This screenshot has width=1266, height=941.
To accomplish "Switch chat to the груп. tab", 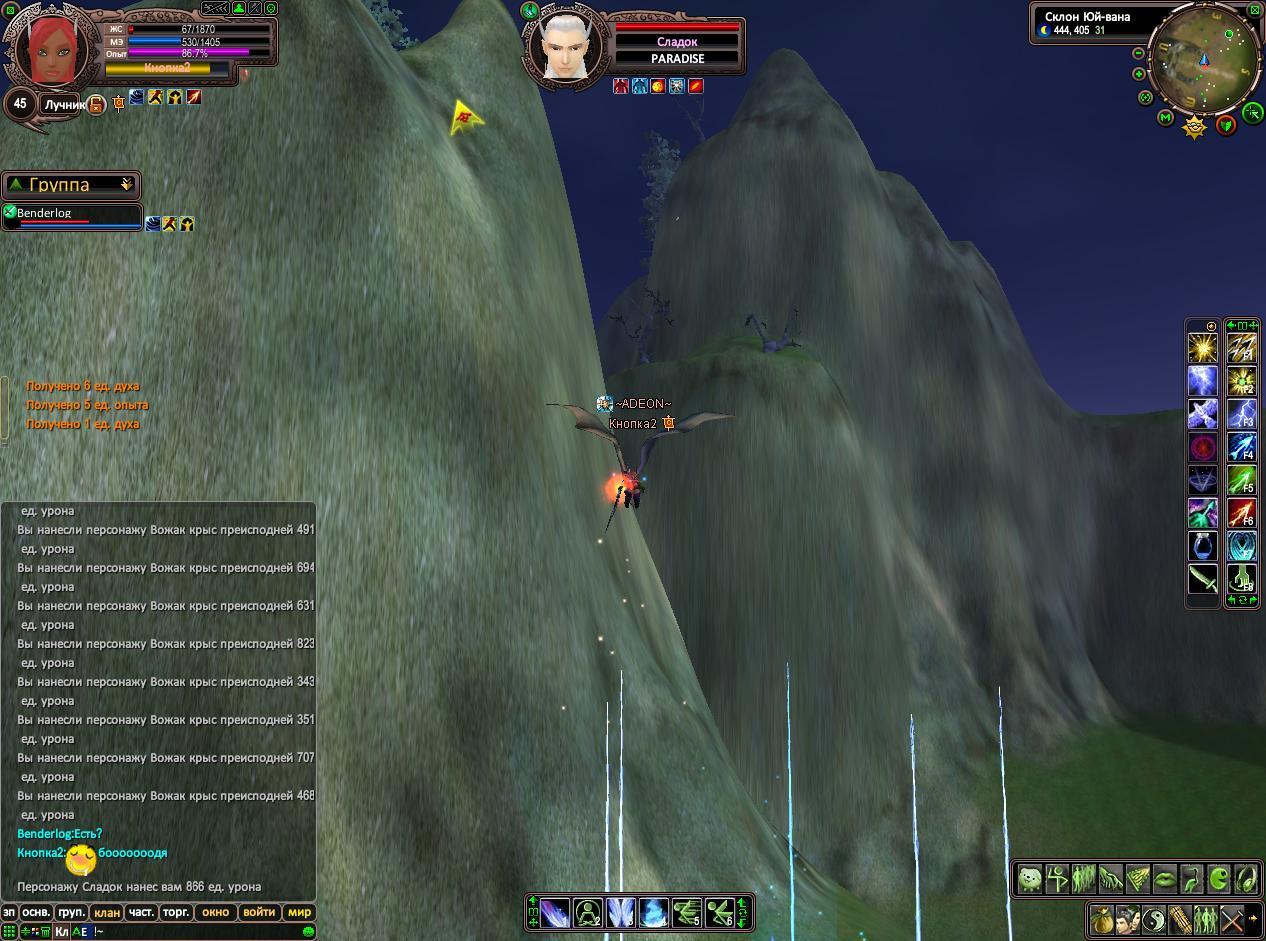I will pos(71,912).
